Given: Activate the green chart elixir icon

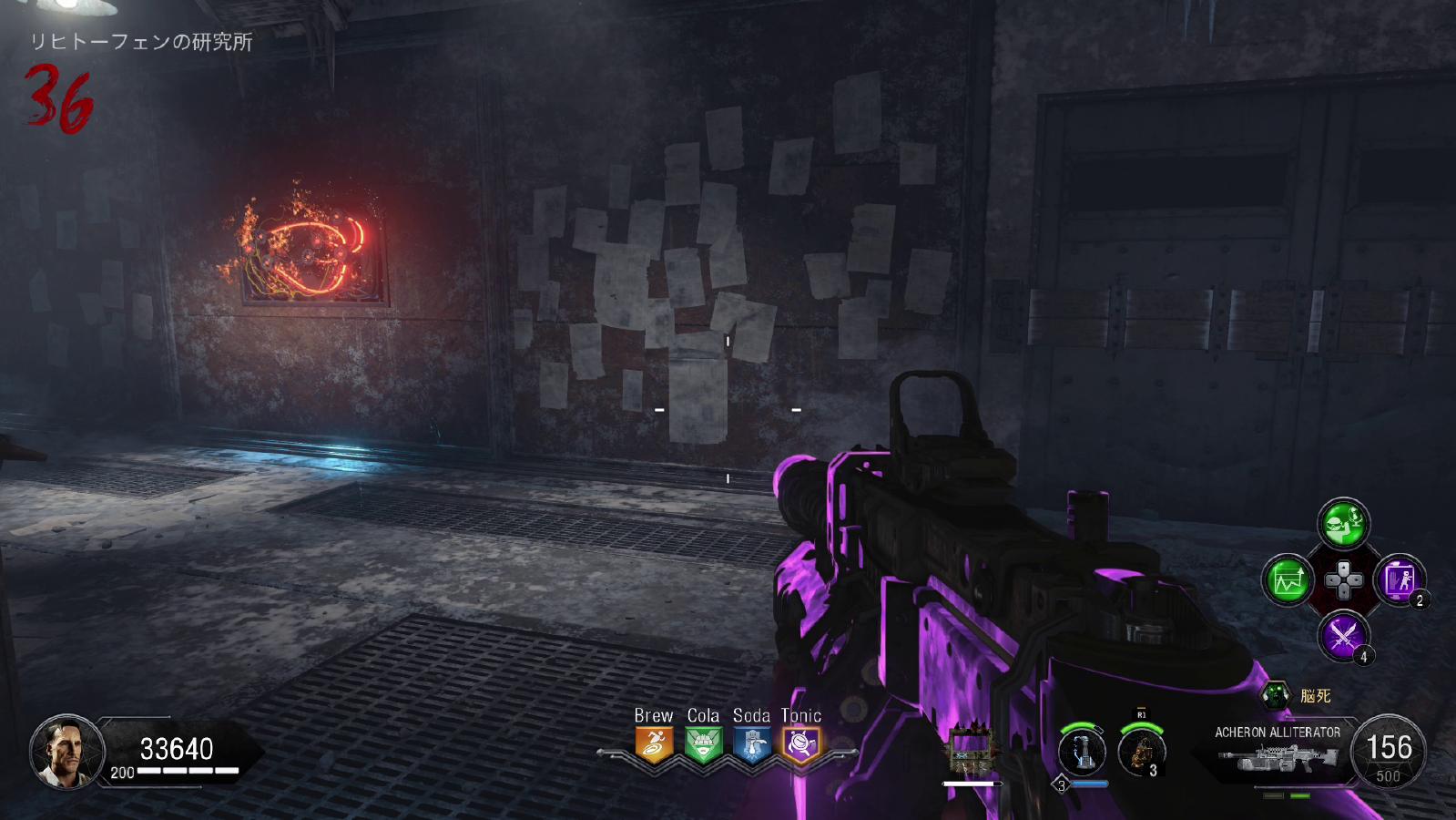Looking at the screenshot, I should click(x=1288, y=579).
